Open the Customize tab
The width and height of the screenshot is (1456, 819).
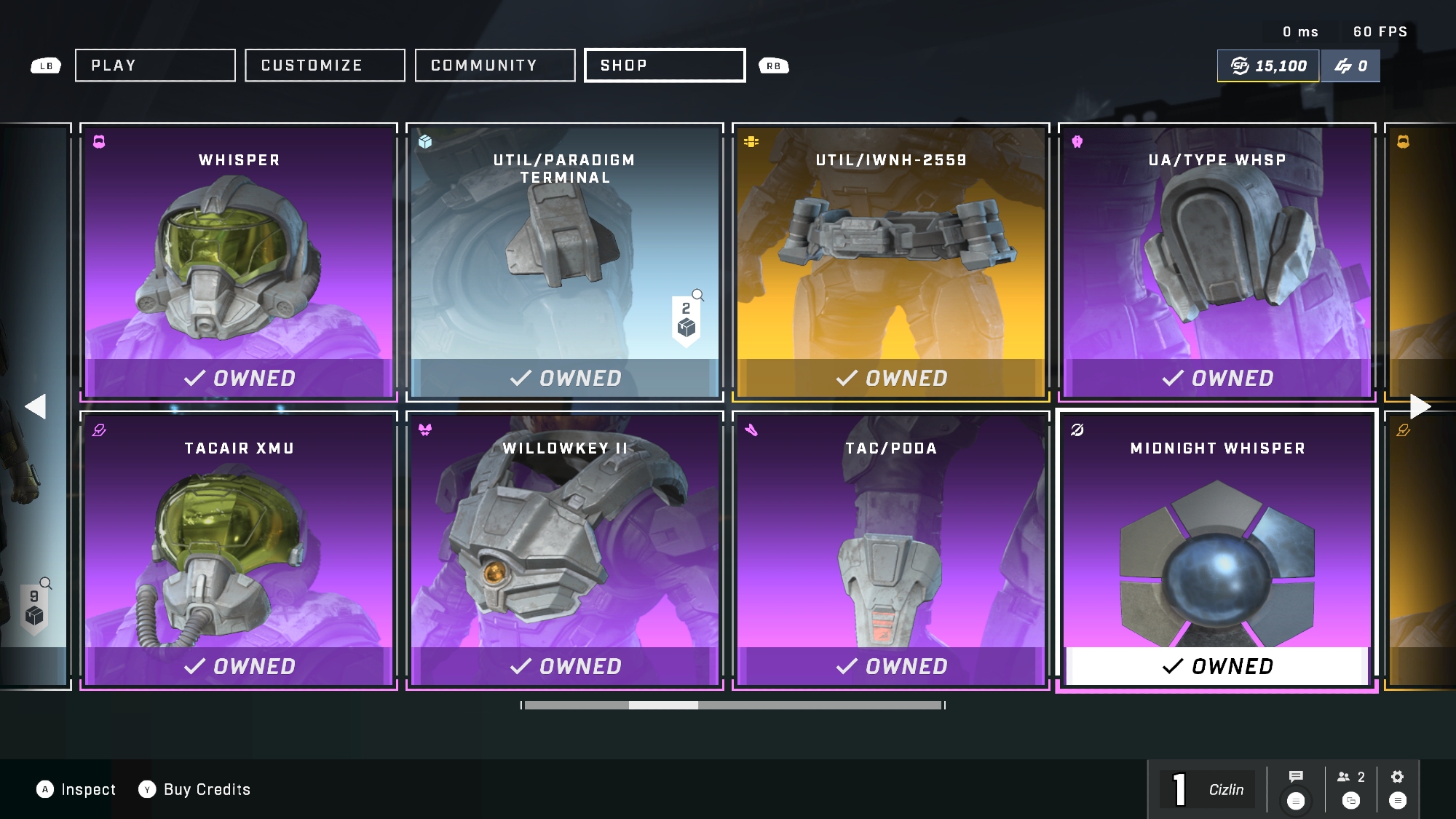[325, 66]
